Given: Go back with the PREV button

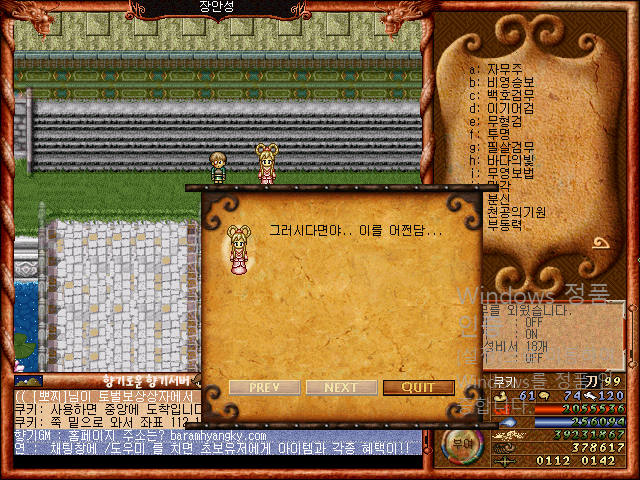Looking at the screenshot, I should pos(264,388).
